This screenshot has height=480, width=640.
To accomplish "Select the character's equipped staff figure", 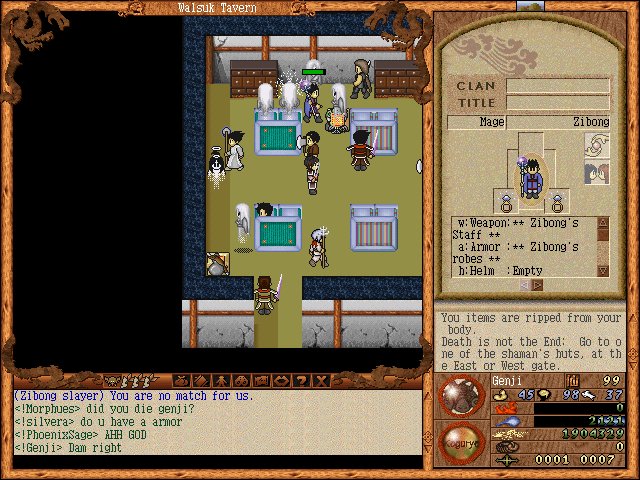I will [532, 174].
